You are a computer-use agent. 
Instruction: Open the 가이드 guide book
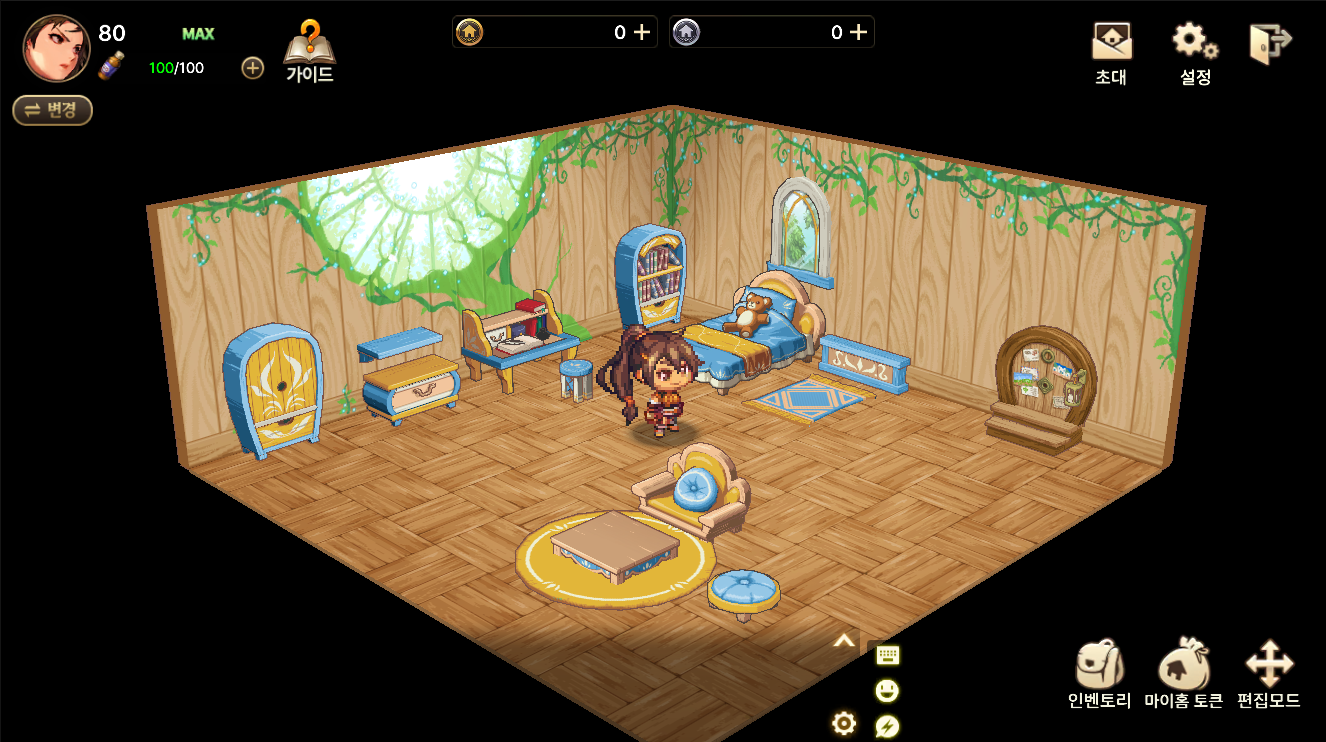(310, 52)
